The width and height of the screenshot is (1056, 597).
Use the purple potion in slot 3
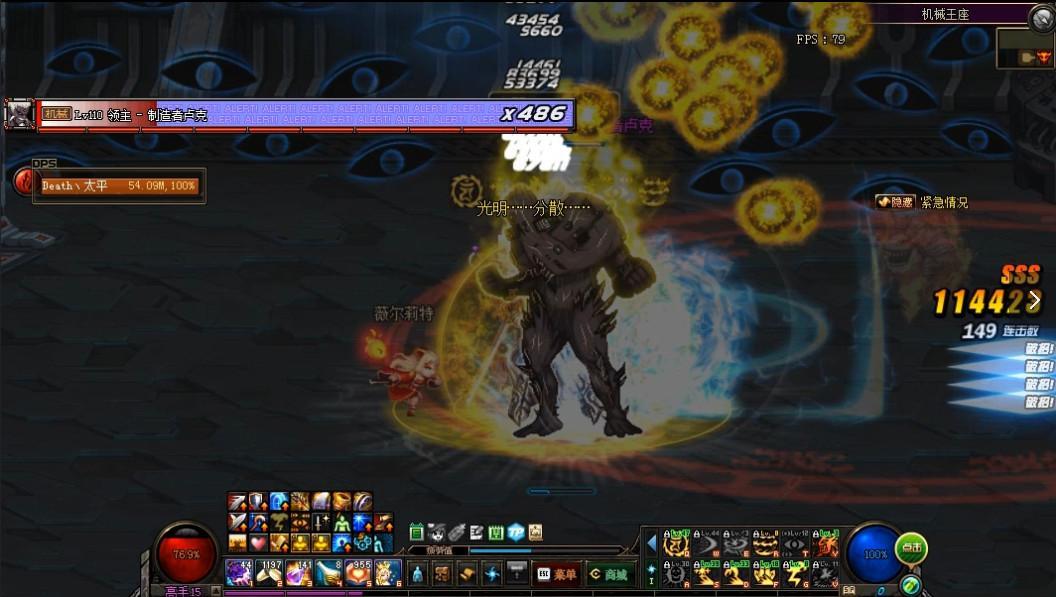[299, 573]
